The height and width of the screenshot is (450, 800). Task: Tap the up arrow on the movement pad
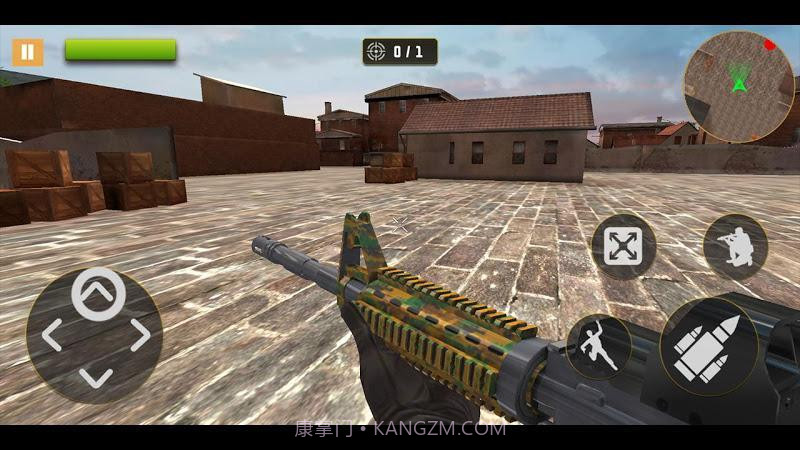[98, 293]
